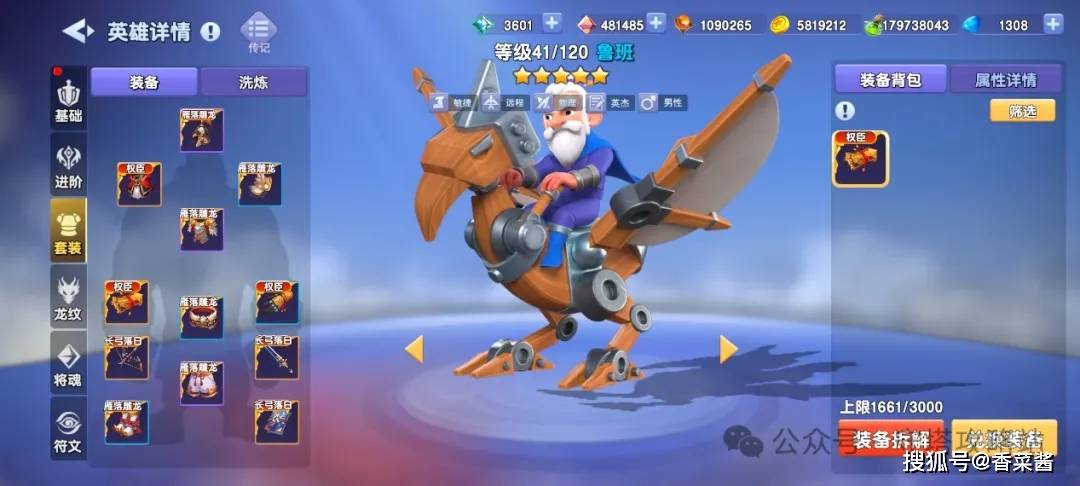
Task: View the previous hero with the left arrow
Action: click(x=414, y=348)
